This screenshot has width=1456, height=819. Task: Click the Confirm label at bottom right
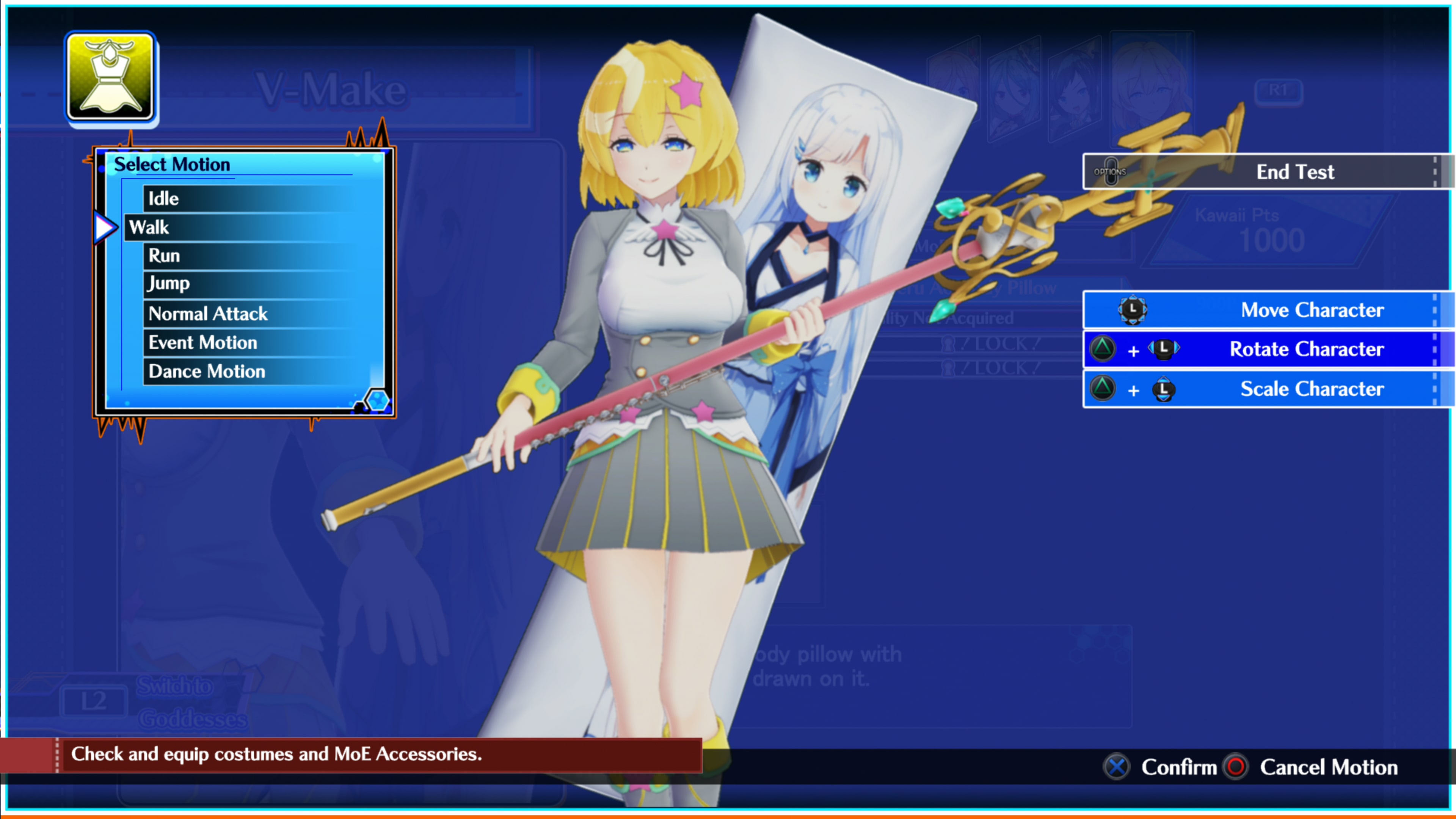coord(1180,767)
